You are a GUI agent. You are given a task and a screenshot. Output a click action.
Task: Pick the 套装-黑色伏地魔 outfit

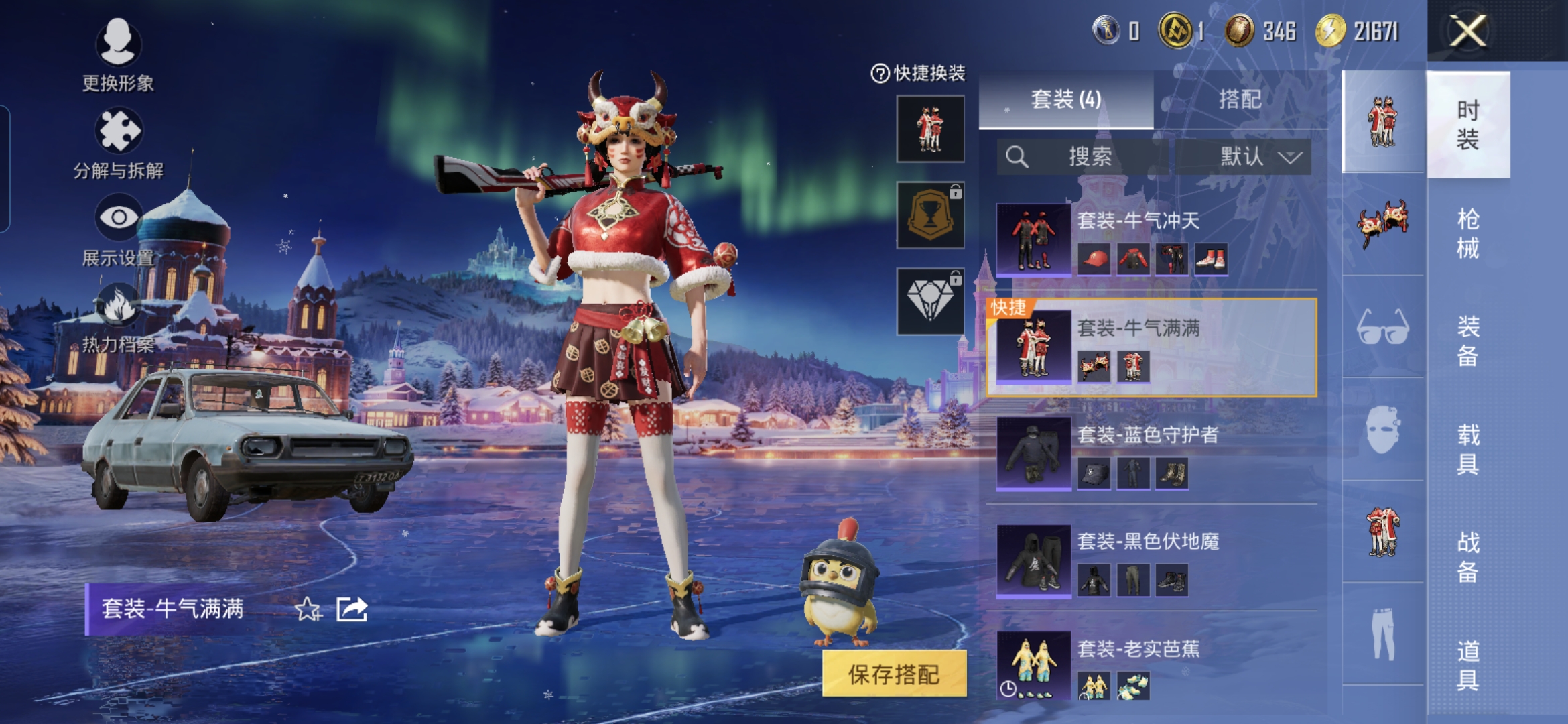pyautogui.click(x=1153, y=560)
